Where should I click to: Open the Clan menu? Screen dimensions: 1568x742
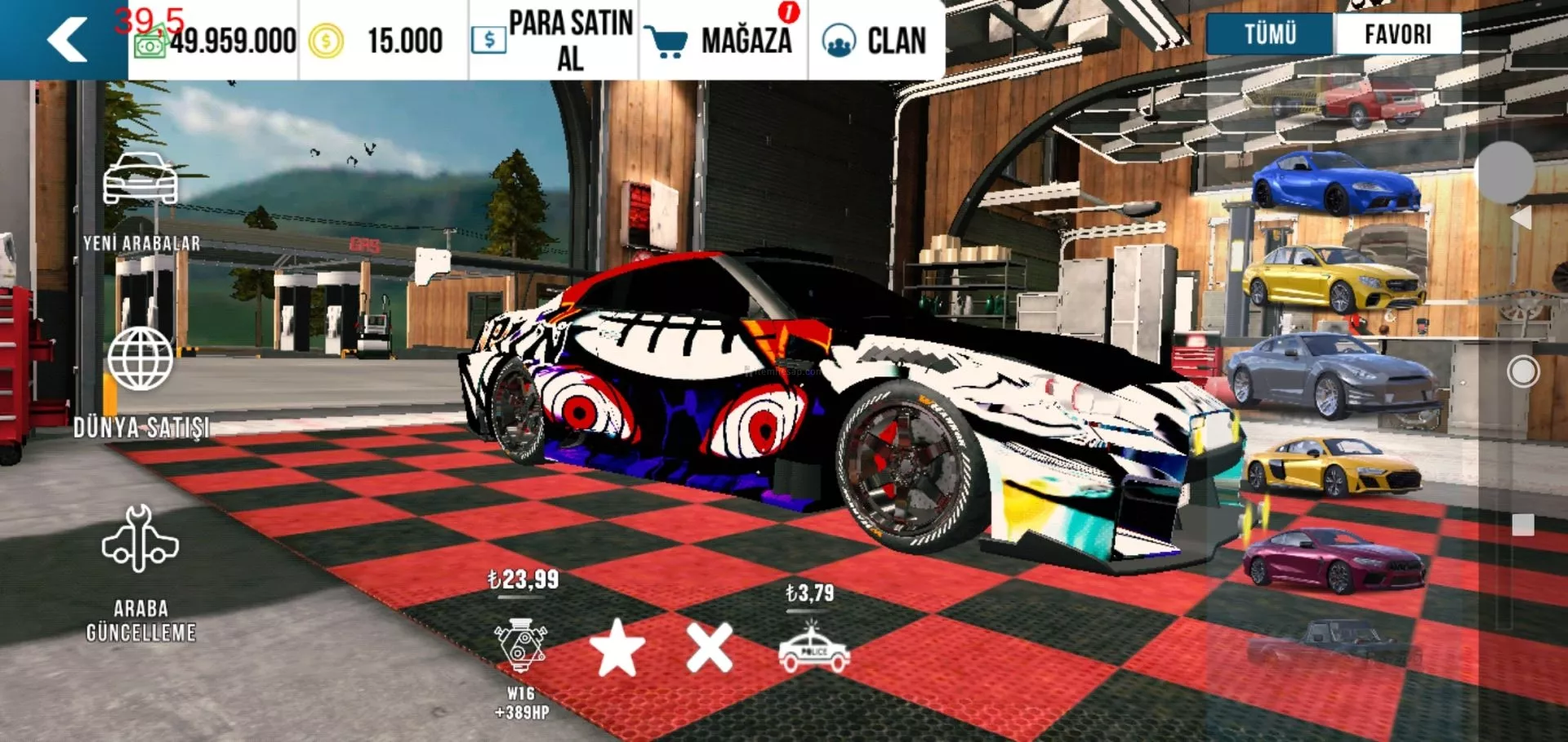pyautogui.click(x=875, y=40)
